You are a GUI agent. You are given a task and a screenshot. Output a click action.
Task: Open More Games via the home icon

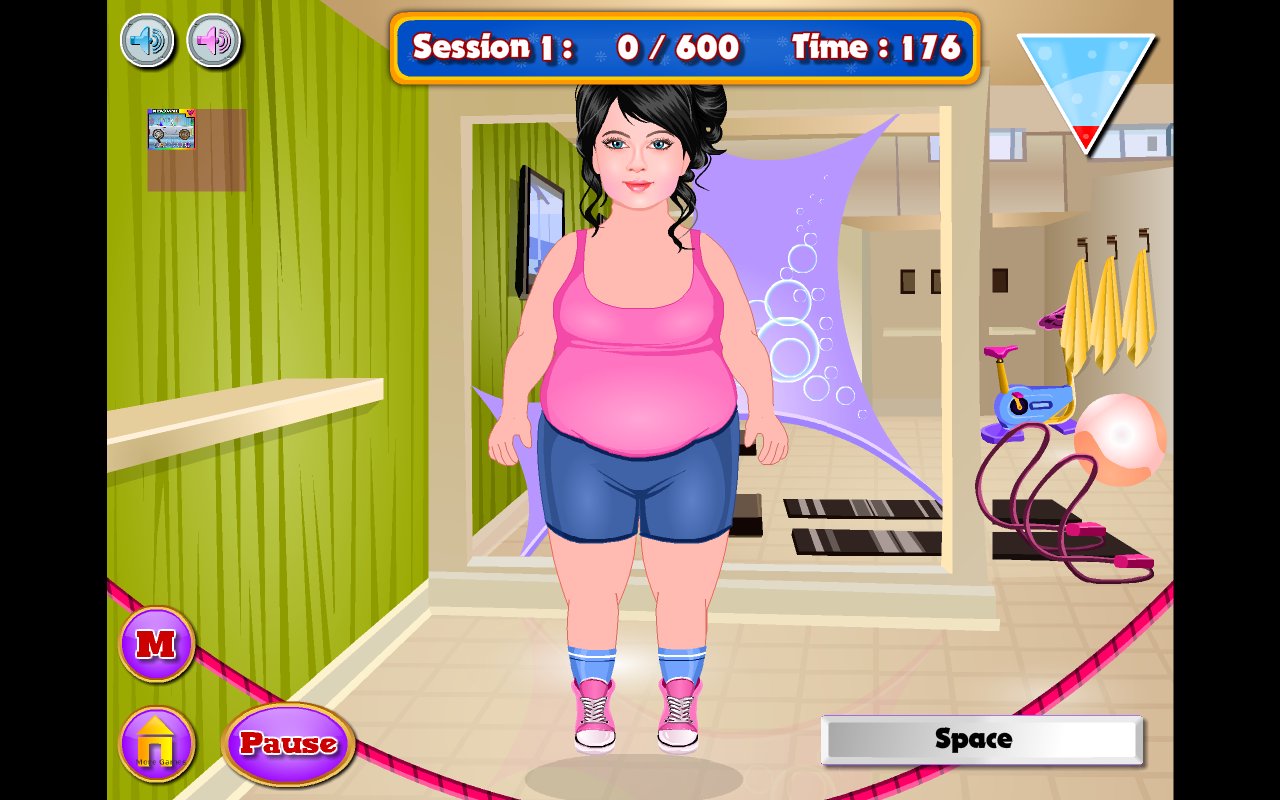click(156, 745)
